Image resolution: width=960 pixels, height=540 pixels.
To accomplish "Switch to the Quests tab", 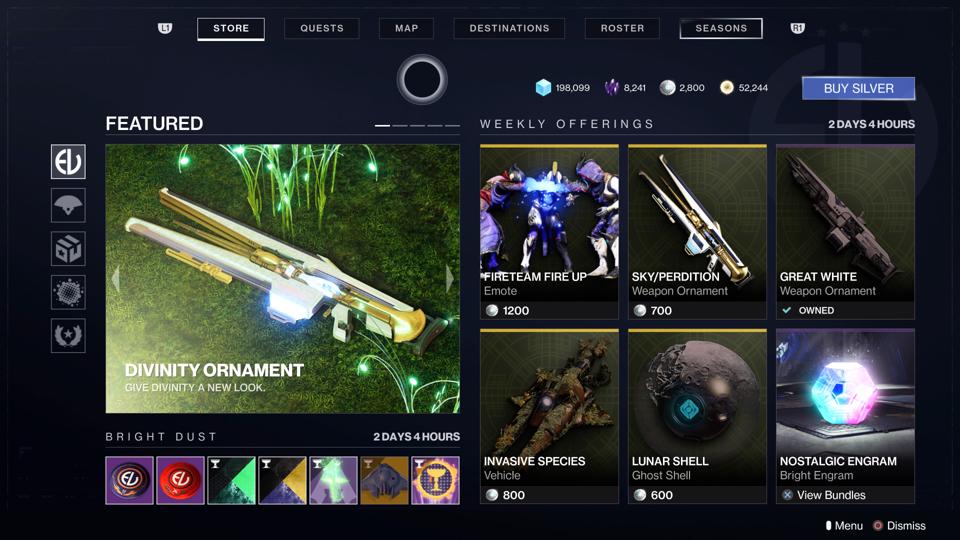I will pos(322,28).
